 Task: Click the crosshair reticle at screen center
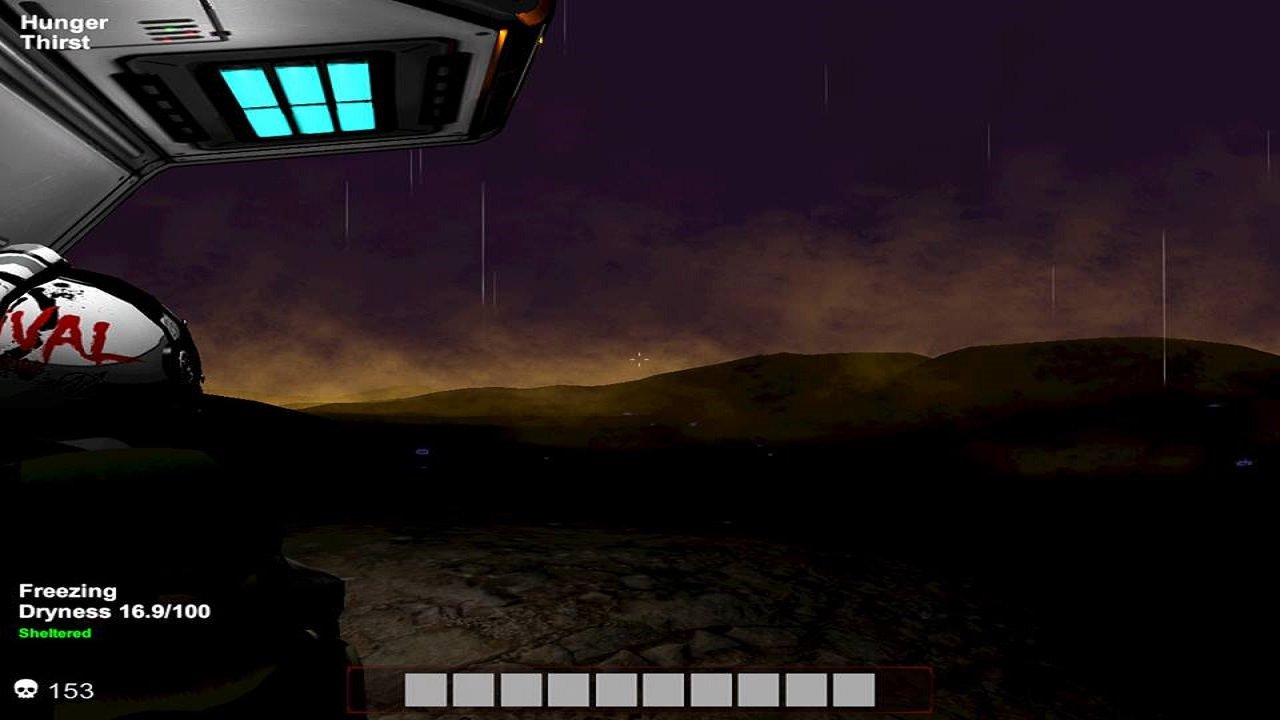coord(637,357)
